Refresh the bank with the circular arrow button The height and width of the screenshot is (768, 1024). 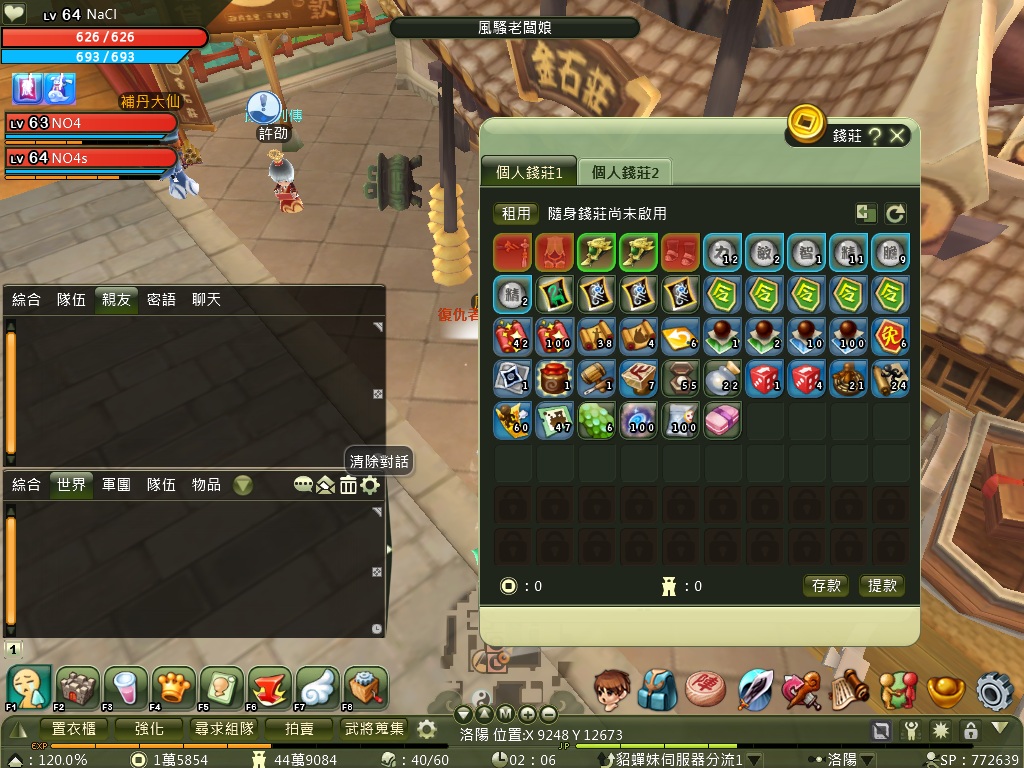point(895,213)
